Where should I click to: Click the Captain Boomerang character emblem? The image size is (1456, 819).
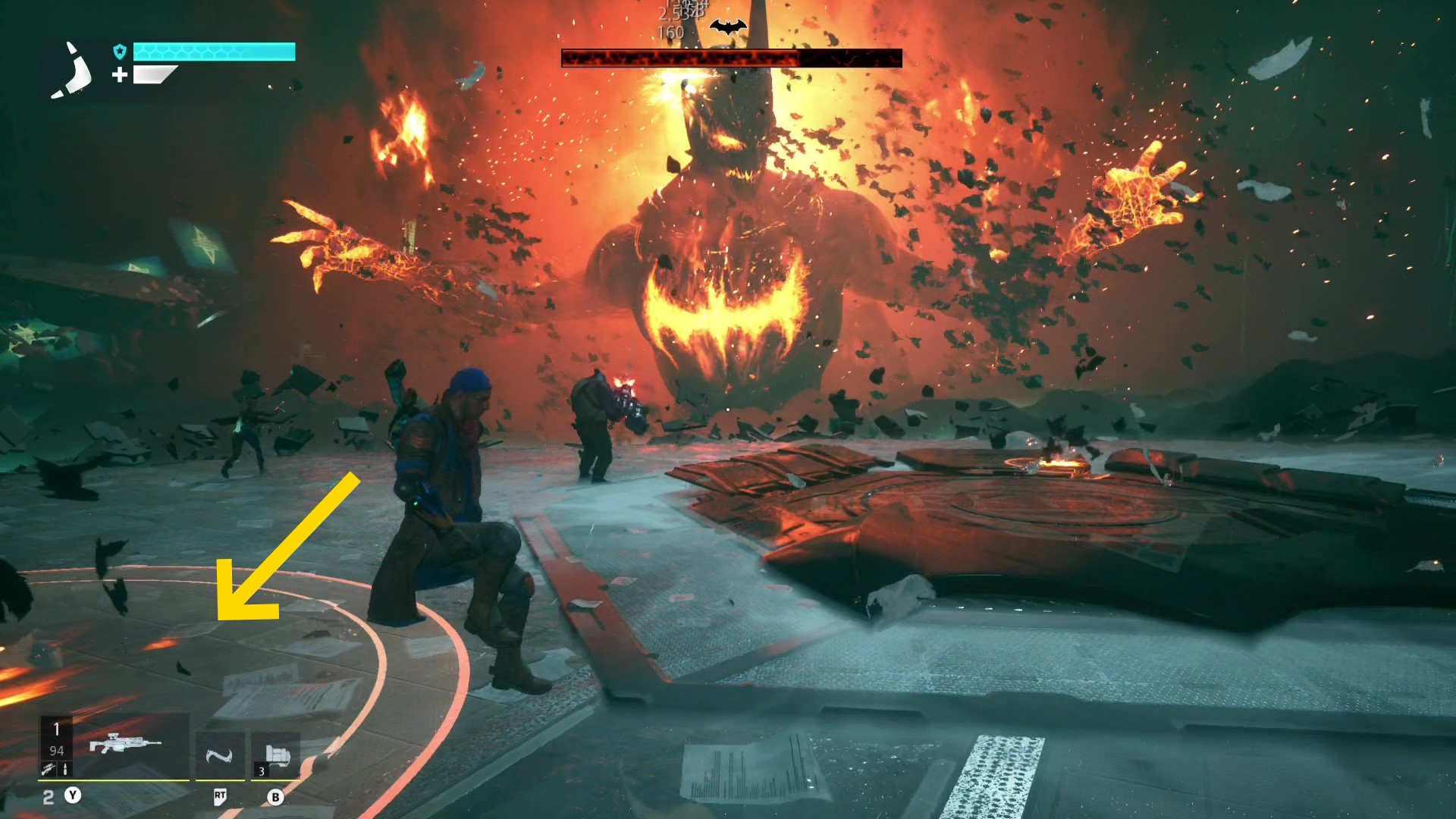tap(72, 71)
